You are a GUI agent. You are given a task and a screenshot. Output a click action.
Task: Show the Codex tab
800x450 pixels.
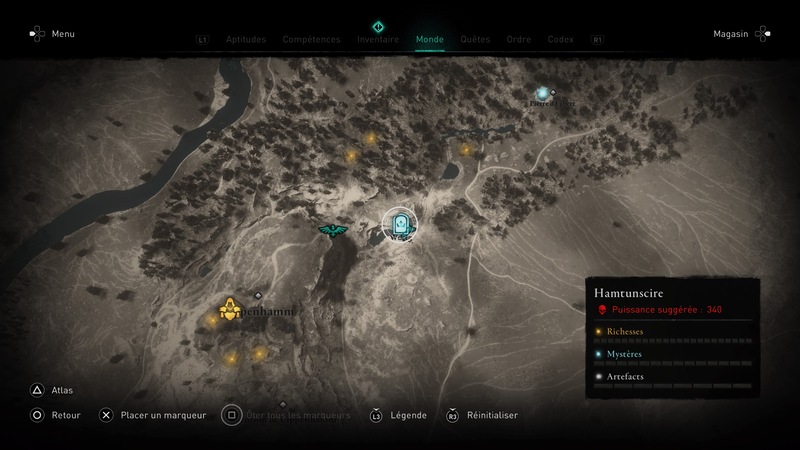[x=561, y=40]
